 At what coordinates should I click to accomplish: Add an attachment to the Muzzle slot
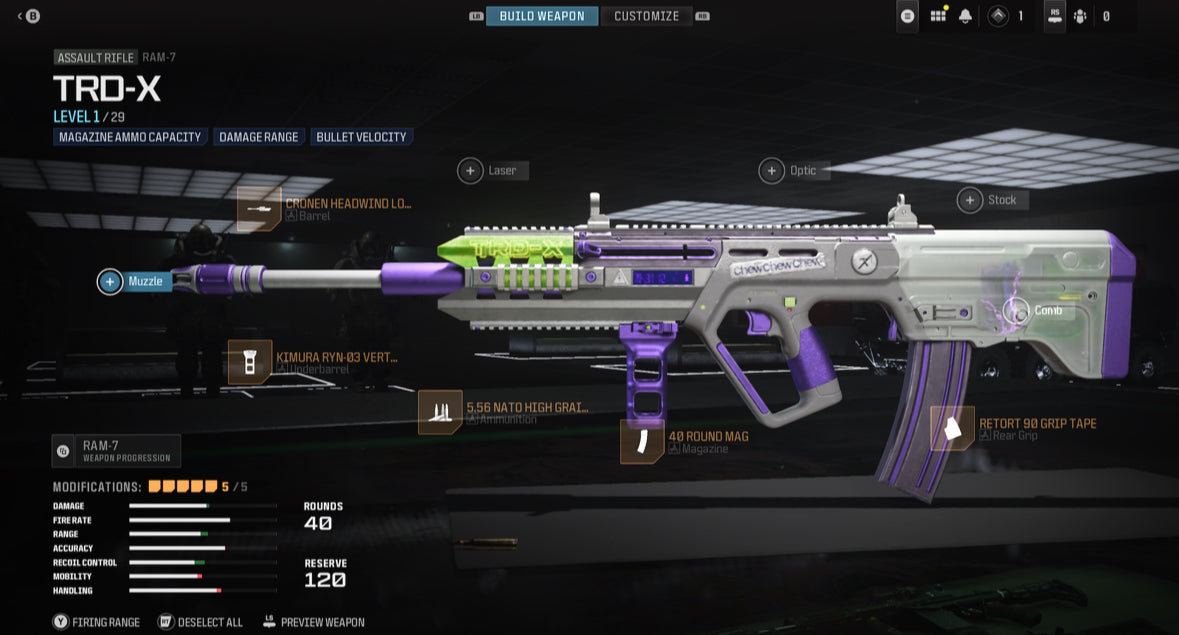click(x=110, y=282)
